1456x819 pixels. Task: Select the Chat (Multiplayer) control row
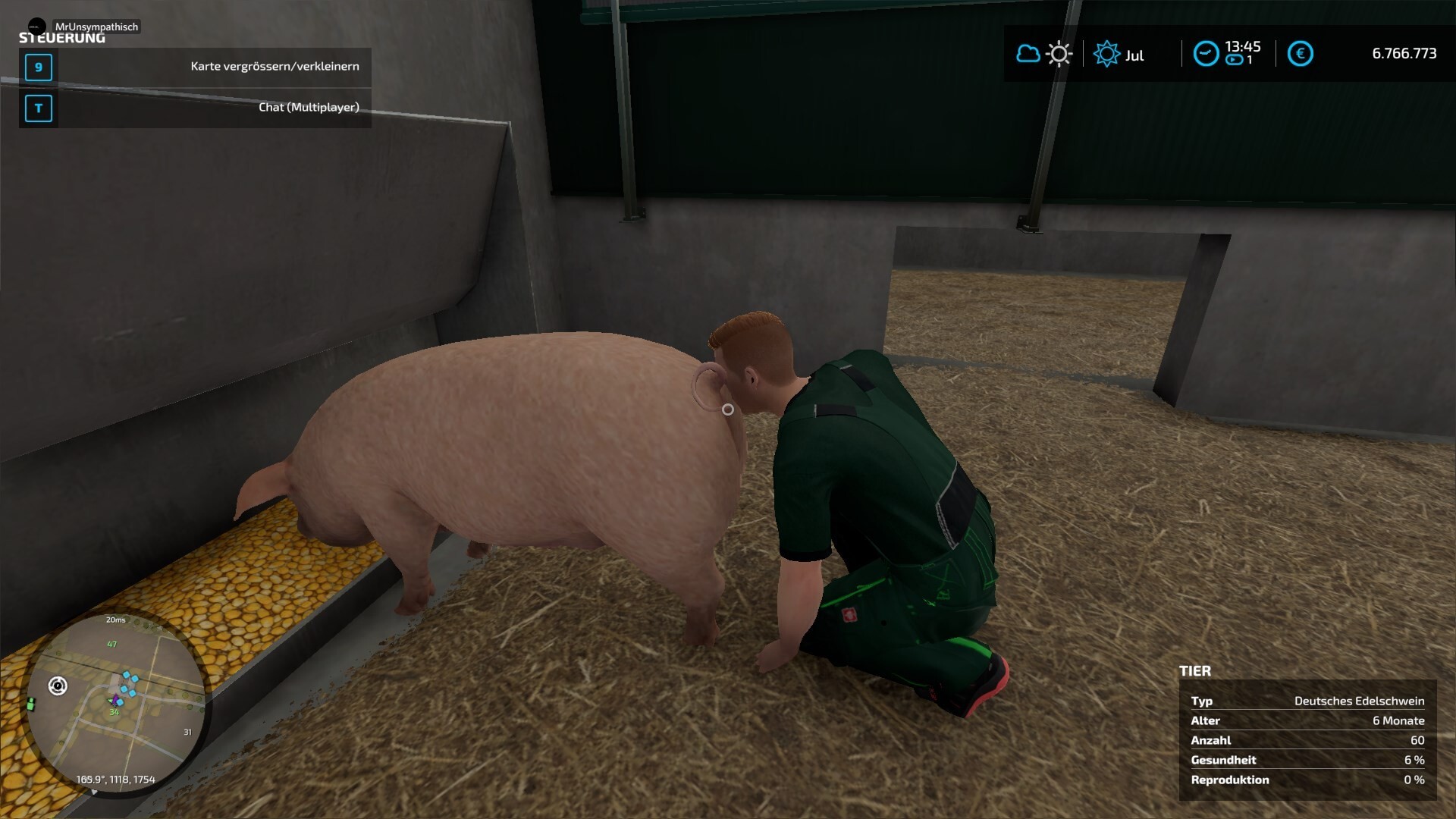pos(195,108)
